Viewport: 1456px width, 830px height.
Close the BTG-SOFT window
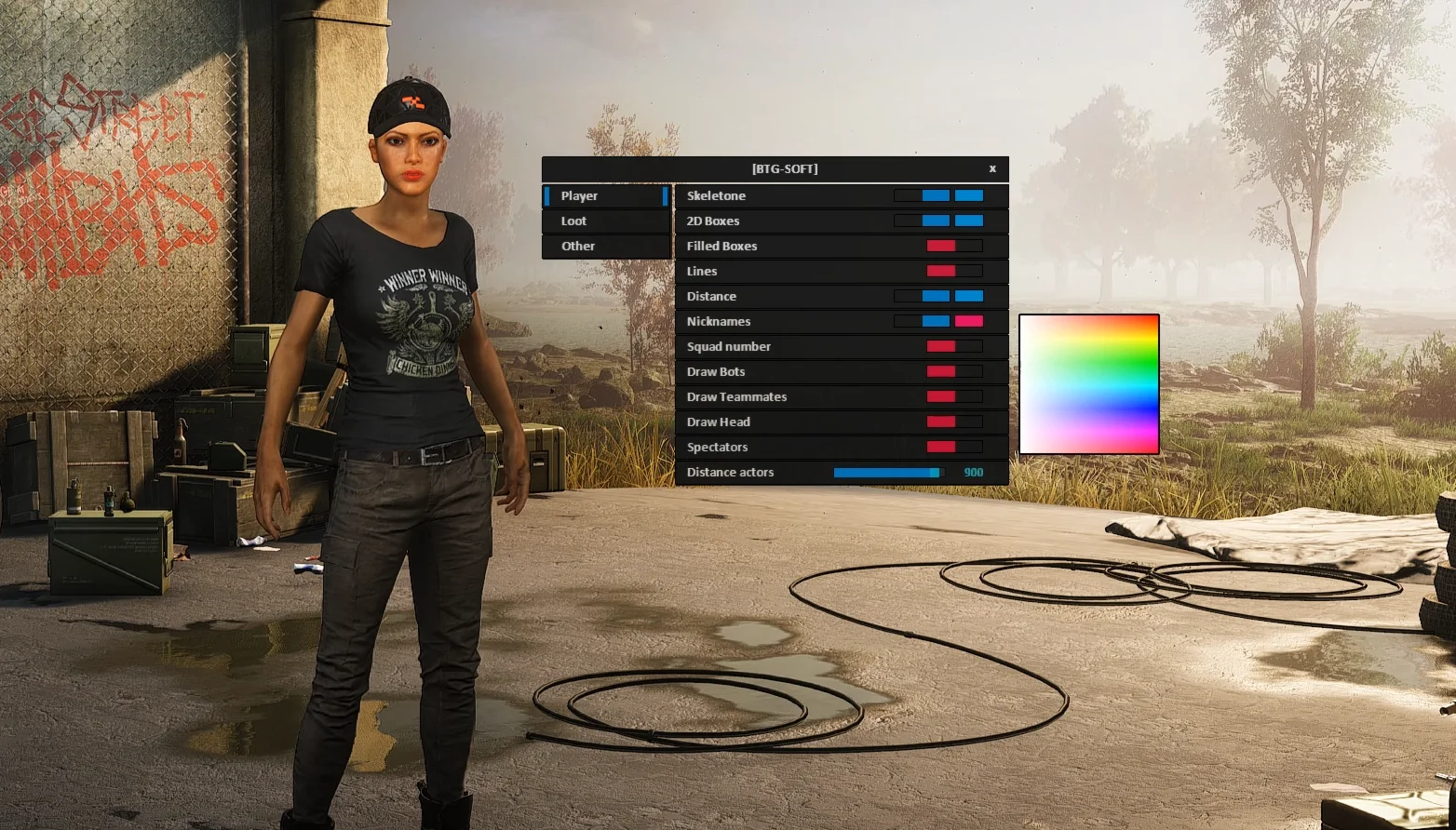click(992, 168)
